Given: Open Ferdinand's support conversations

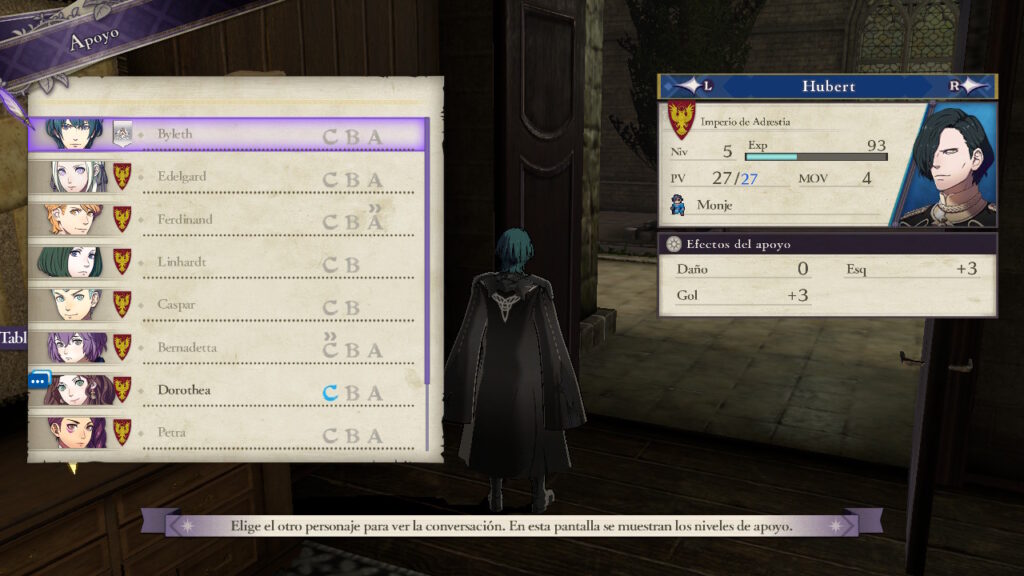Looking at the screenshot, I should pyautogui.click(x=230, y=220).
